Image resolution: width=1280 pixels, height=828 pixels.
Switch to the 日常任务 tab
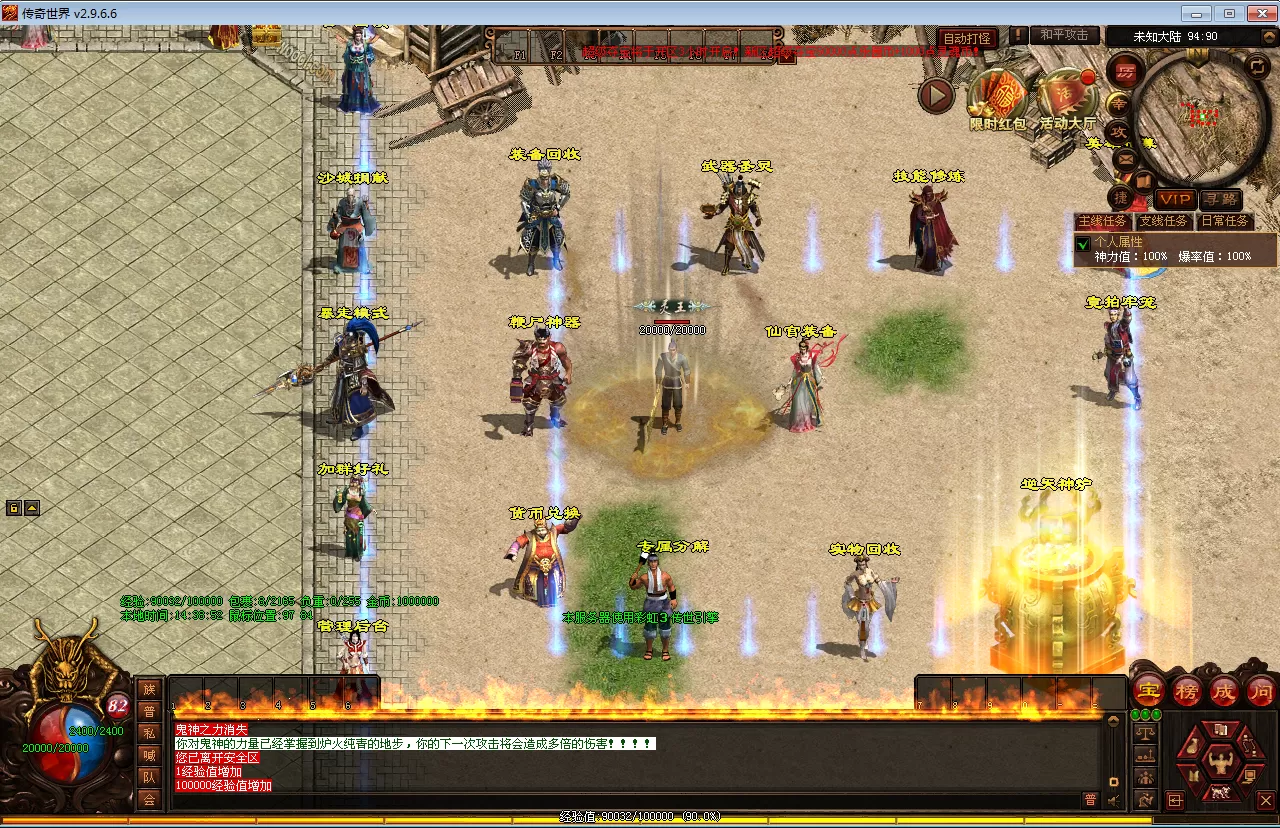point(1225,221)
